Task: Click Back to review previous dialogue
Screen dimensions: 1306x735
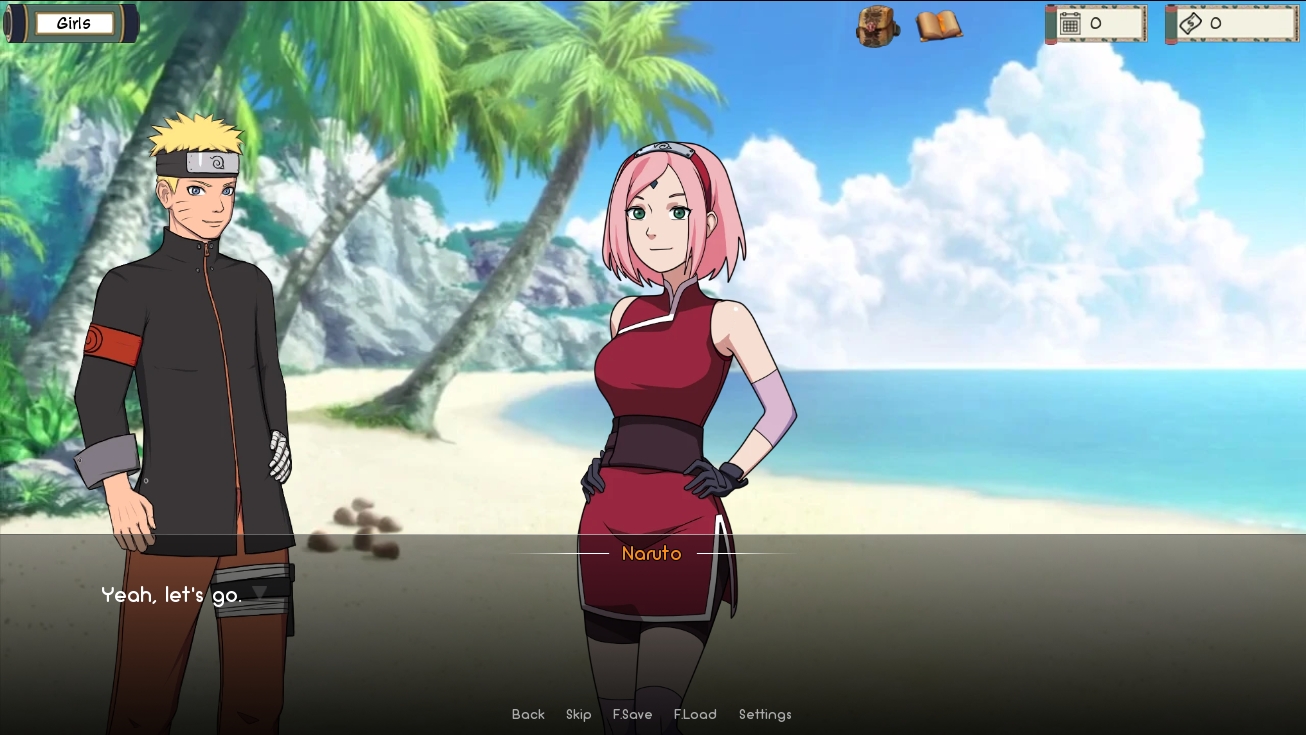Action: click(528, 714)
